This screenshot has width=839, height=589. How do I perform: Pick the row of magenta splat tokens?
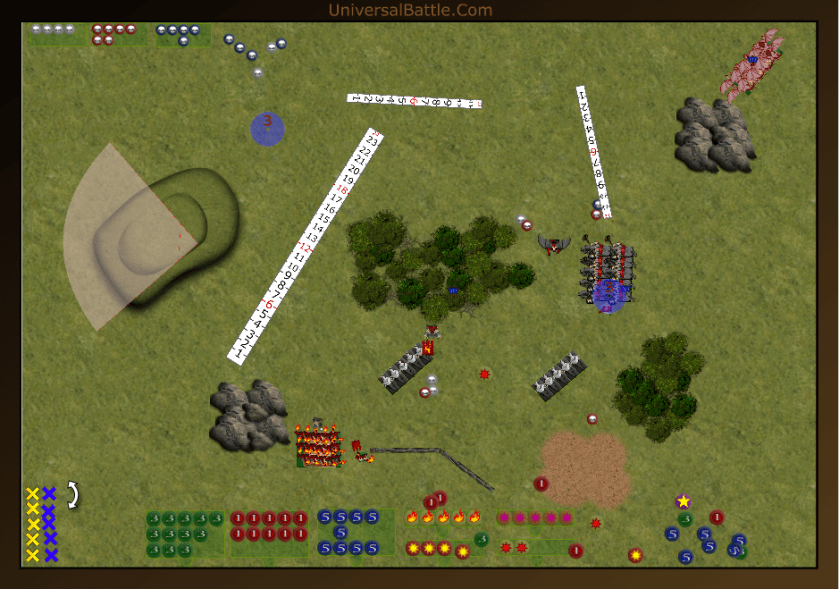[535, 518]
